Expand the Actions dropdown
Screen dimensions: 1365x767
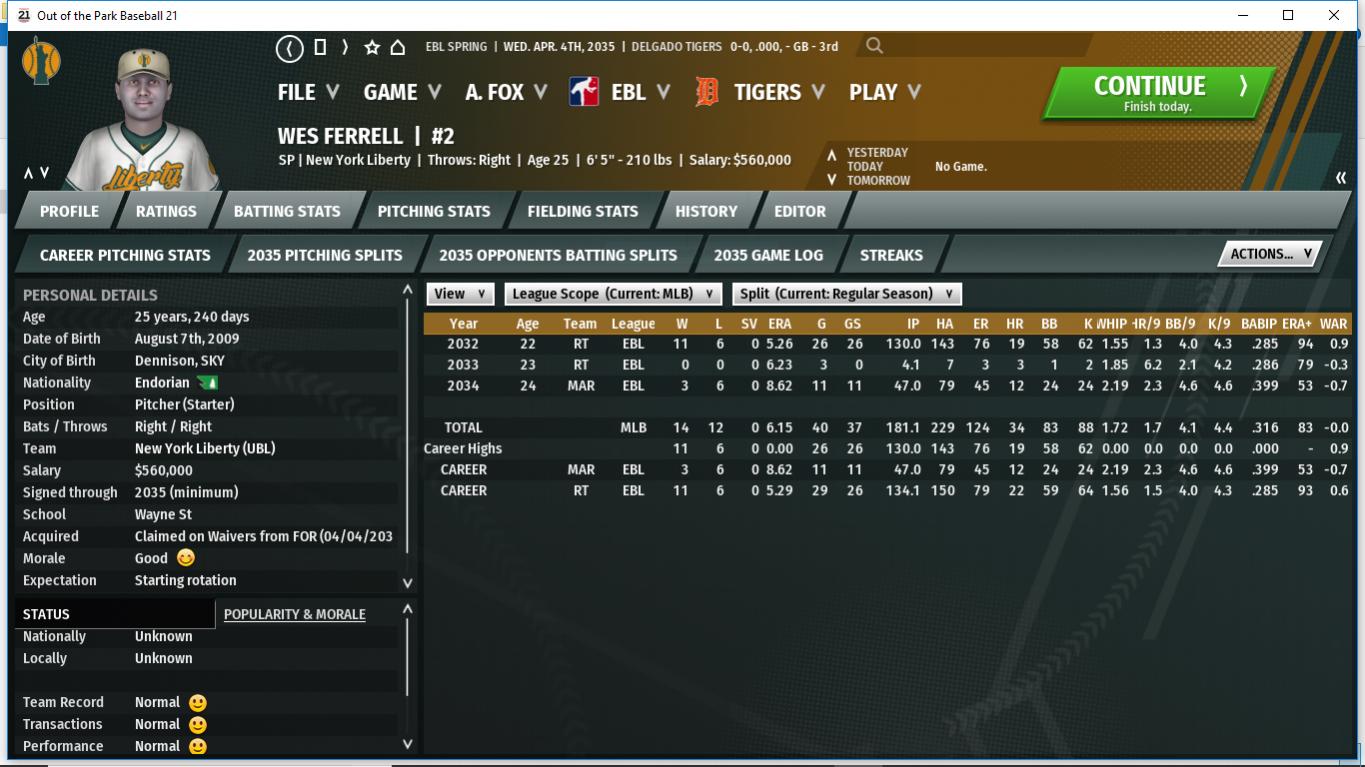[1270, 254]
